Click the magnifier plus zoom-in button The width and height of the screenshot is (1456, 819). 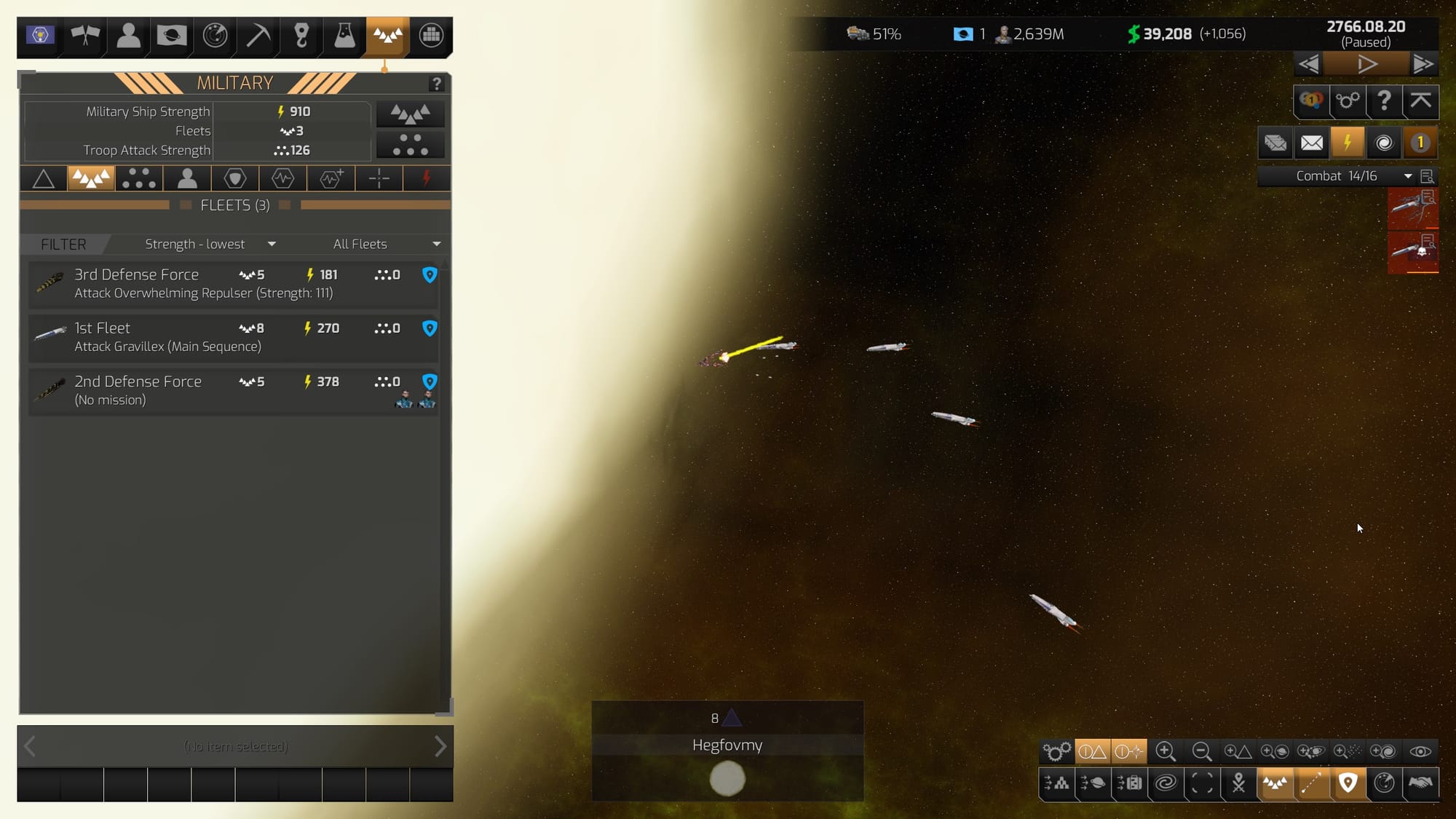pos(1166,751)
